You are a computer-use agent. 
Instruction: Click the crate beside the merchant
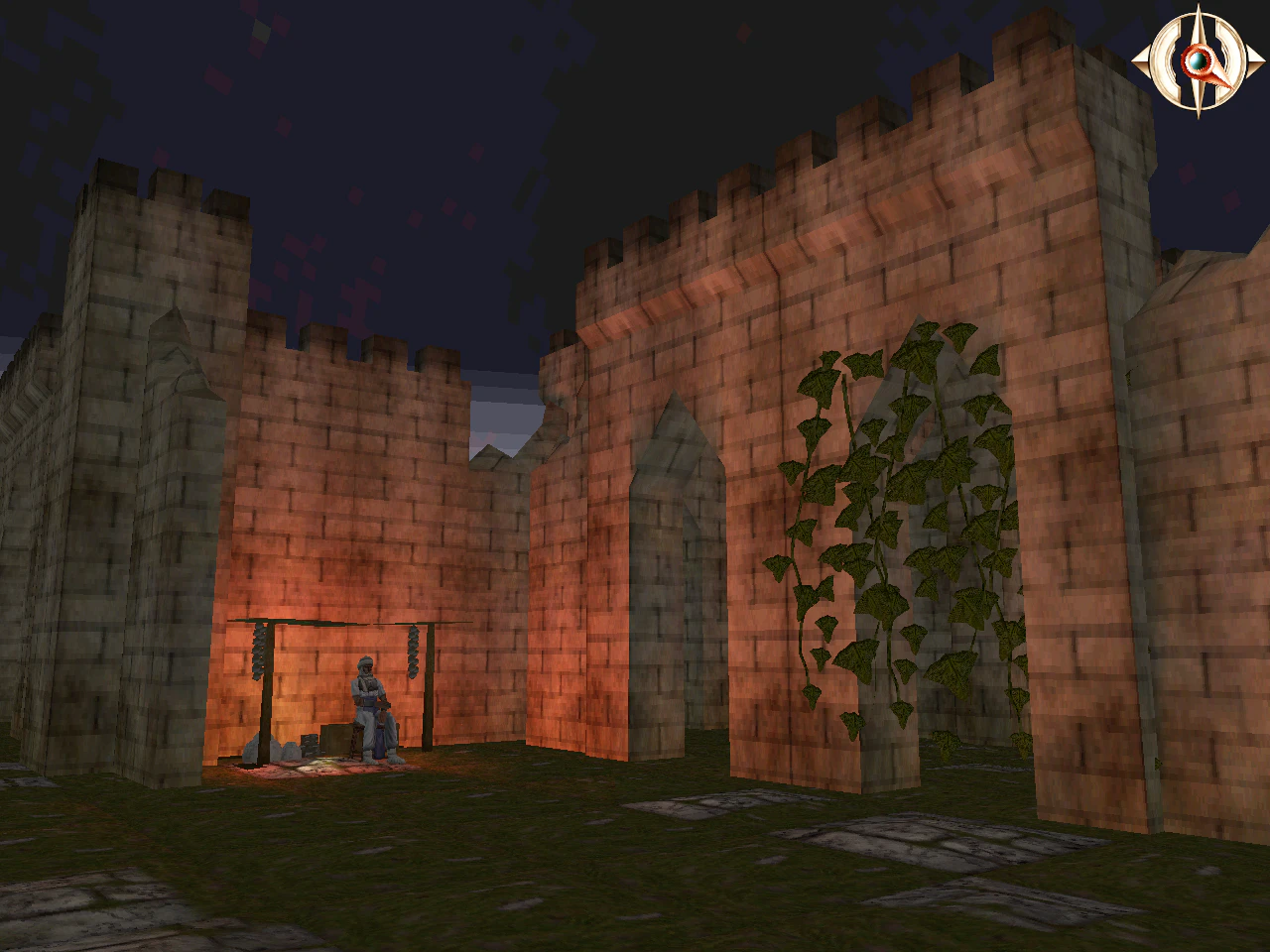[x=337, y=739]
